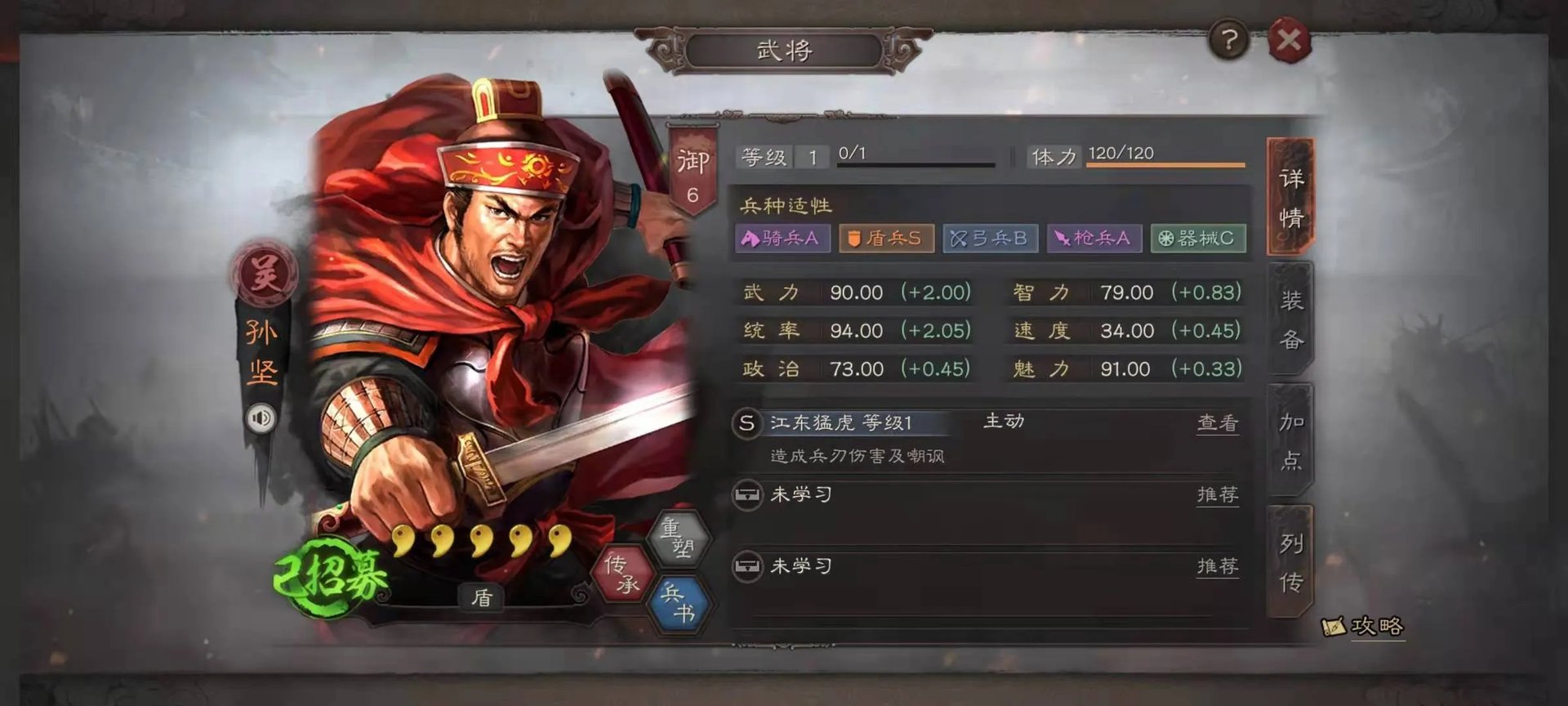Select the 枪兵A spearman adaptability badge

(1094, 239)
